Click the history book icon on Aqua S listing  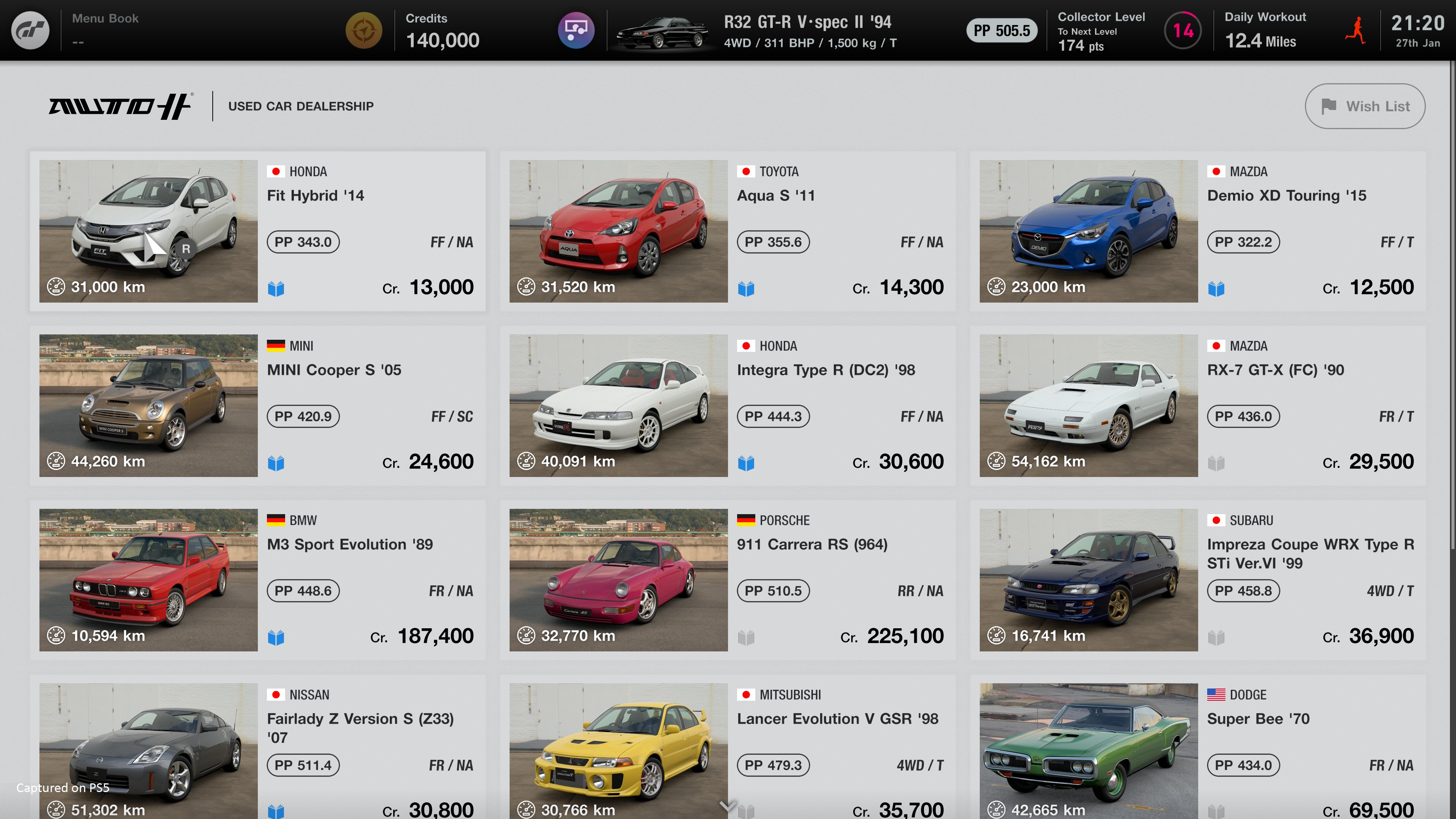747,288
